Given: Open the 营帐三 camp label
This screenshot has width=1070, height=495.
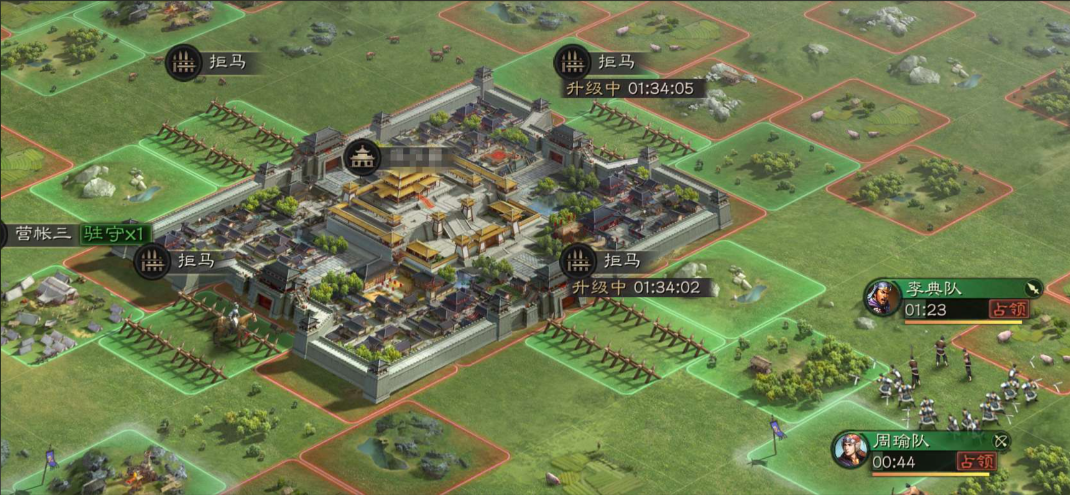Looking at the screenshot, I should tap(38, 235).
